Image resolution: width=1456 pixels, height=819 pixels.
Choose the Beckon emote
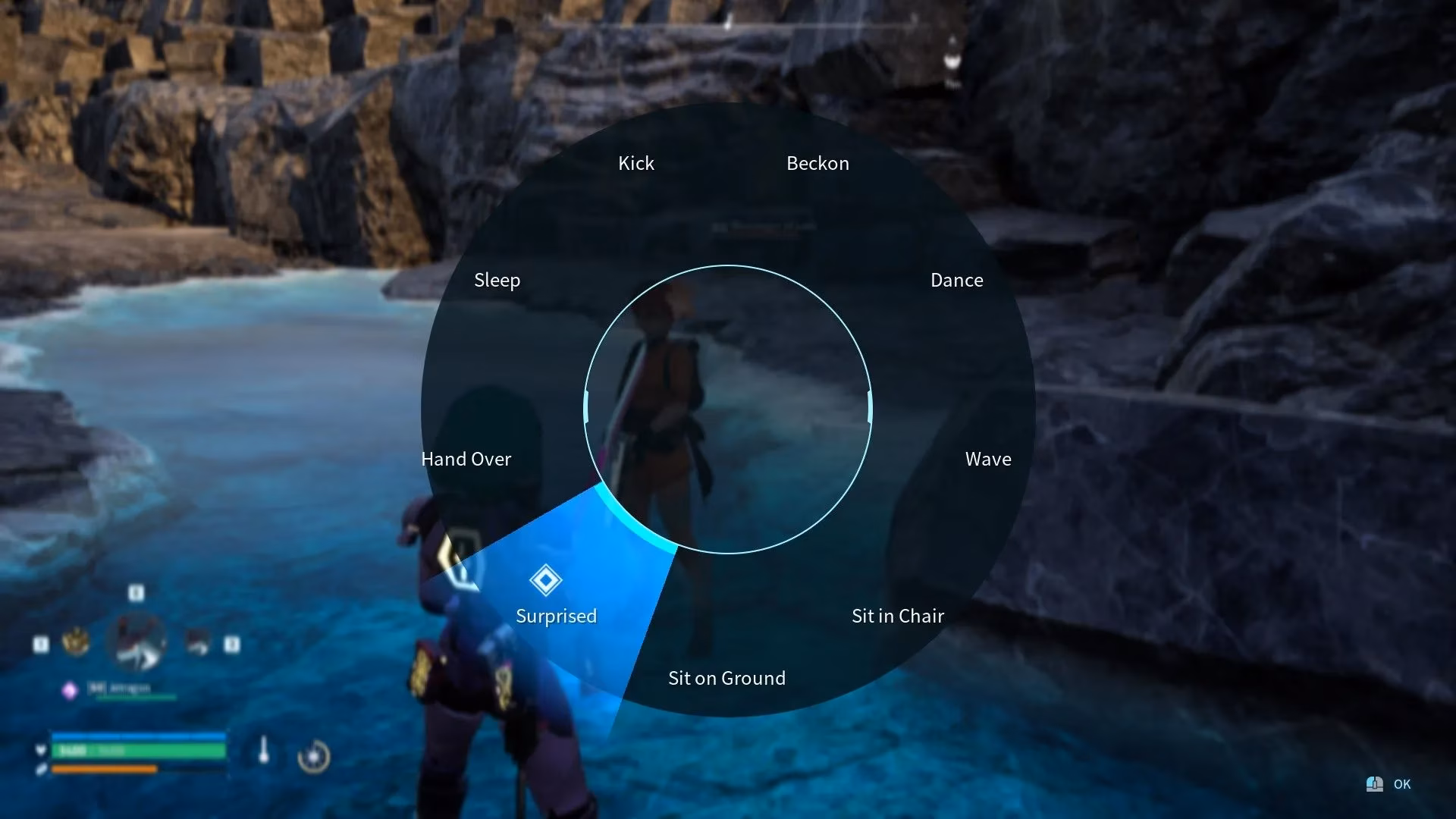[x=817, y=164]
